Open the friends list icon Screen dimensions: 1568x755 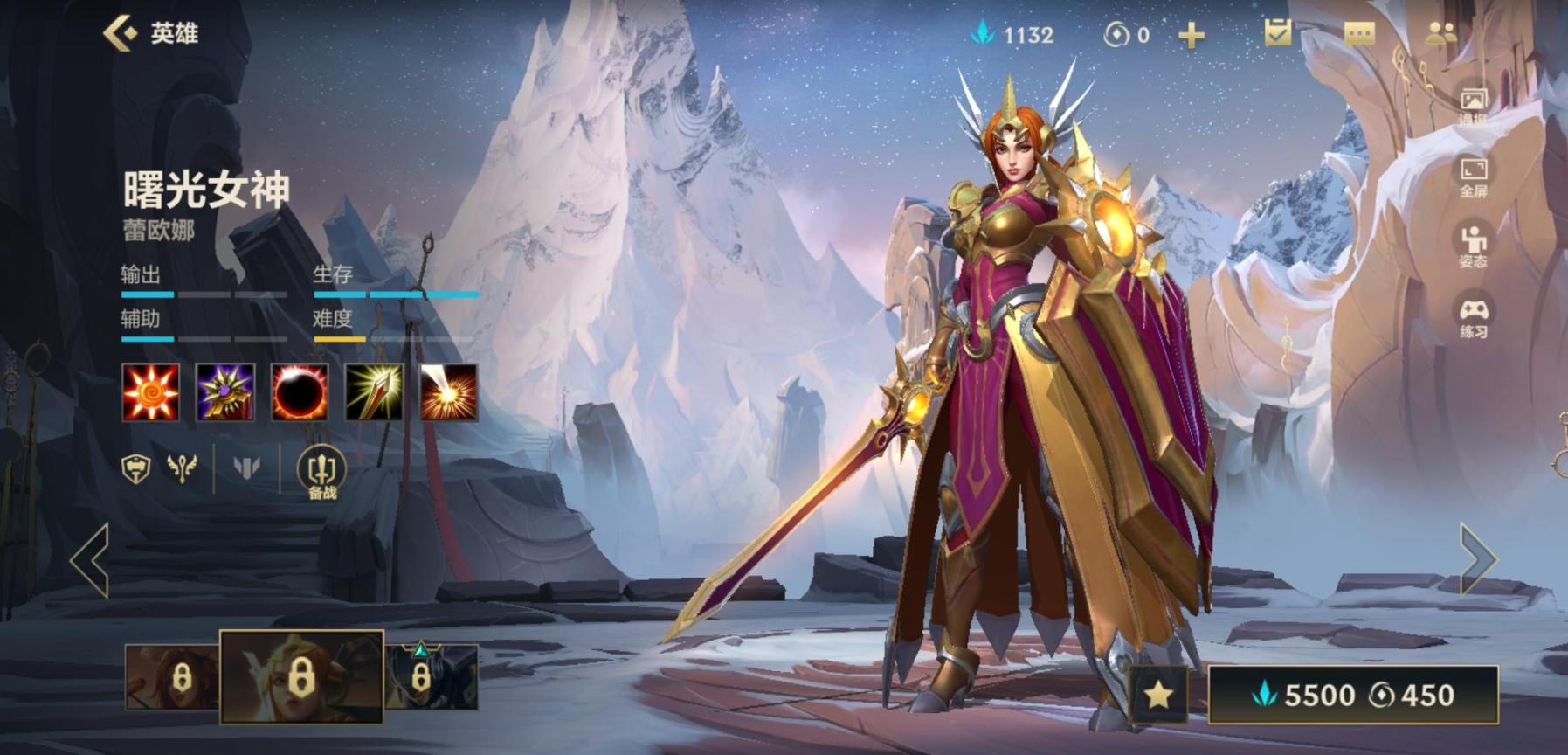[x=1440, y=34]
